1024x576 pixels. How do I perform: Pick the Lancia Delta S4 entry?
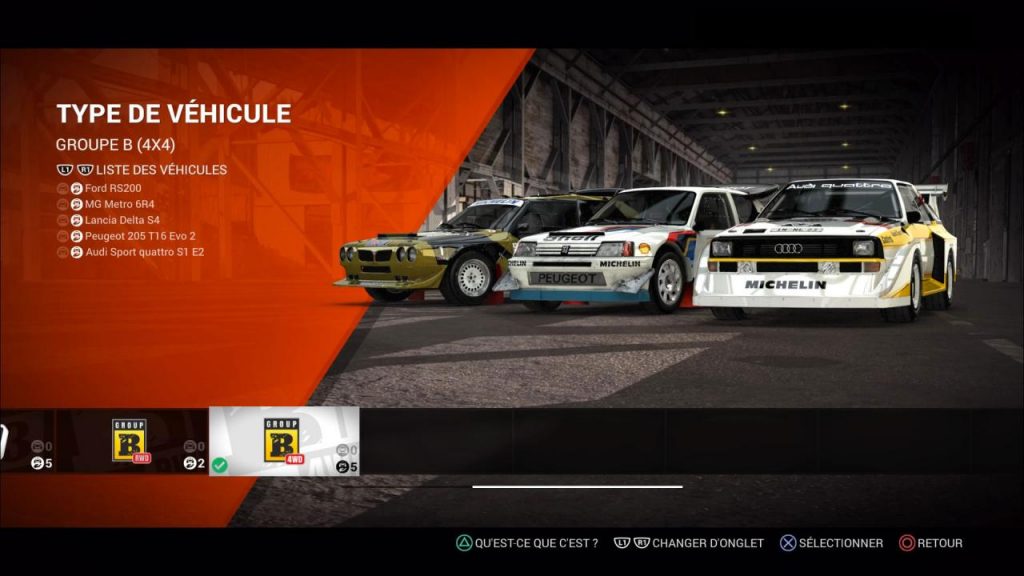pos(122,220)
